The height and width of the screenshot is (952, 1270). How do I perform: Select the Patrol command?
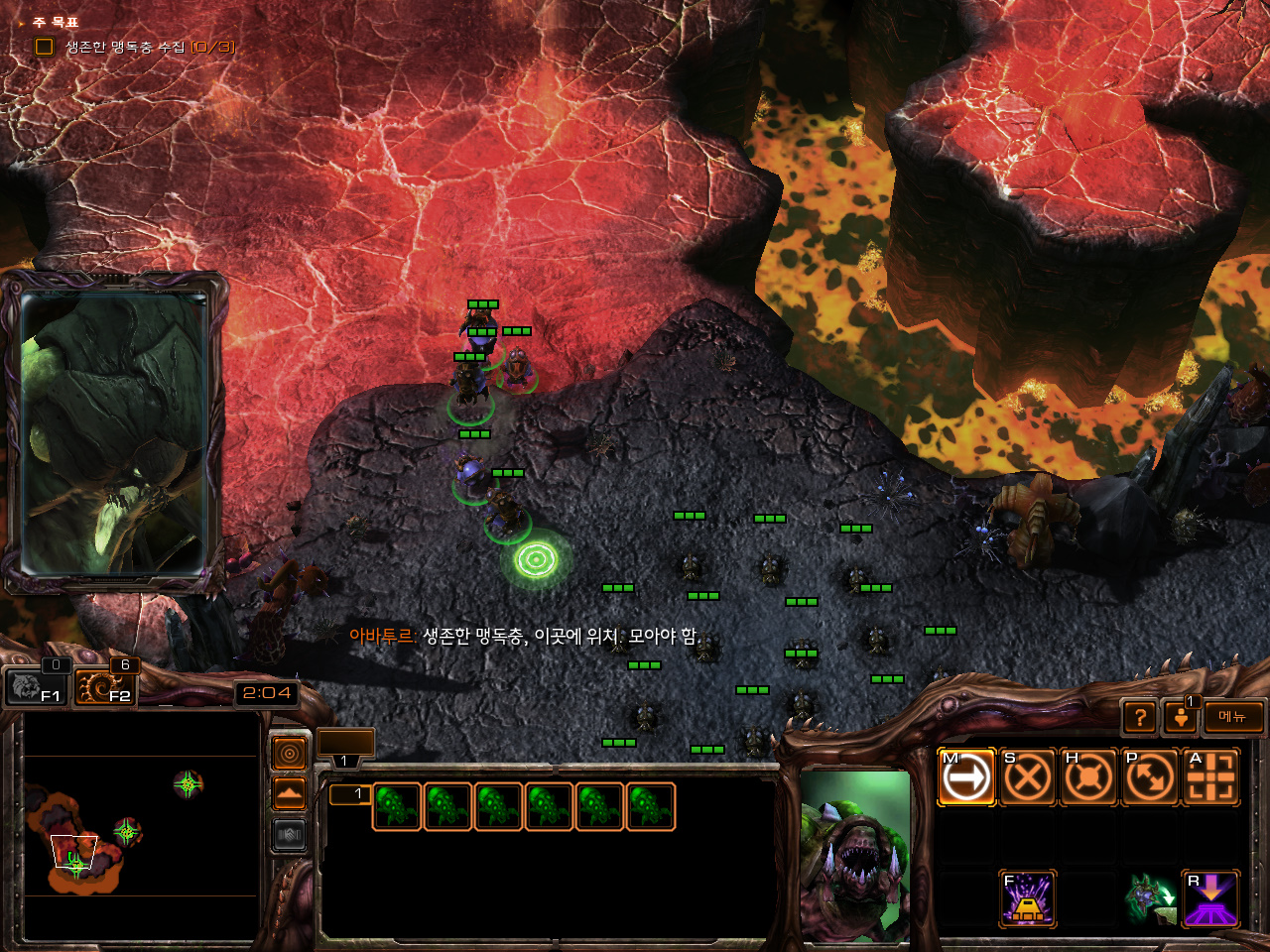click(x=1150, y=776)
